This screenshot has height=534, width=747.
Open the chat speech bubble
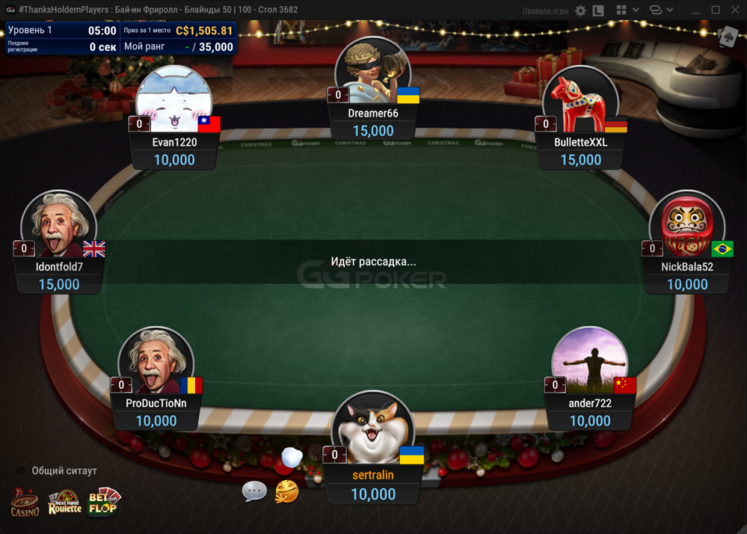(254, 491)
